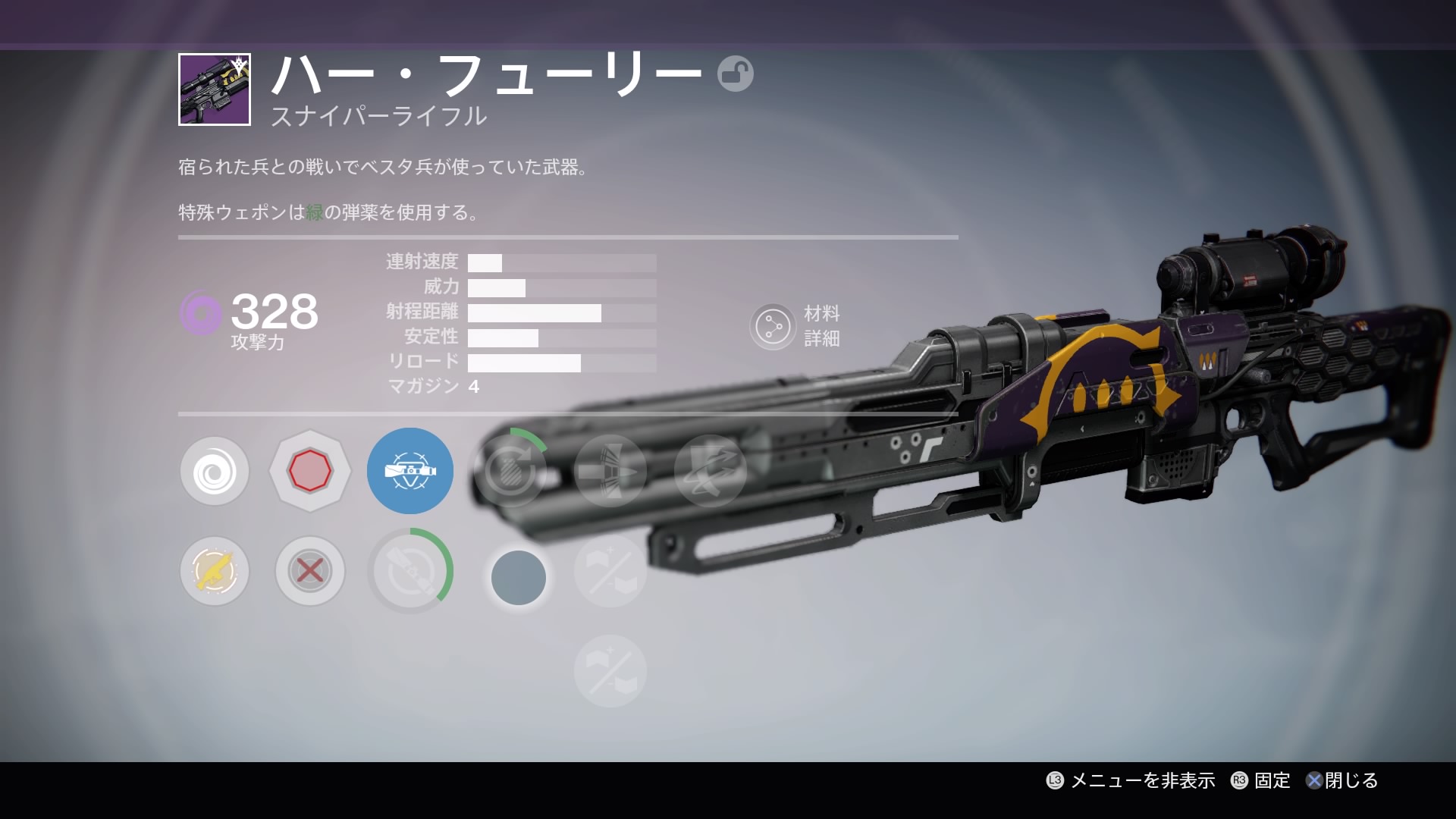Choose the swirling arrows perk node
Viewport: 1456px width, 819px height.
[711, 471]
